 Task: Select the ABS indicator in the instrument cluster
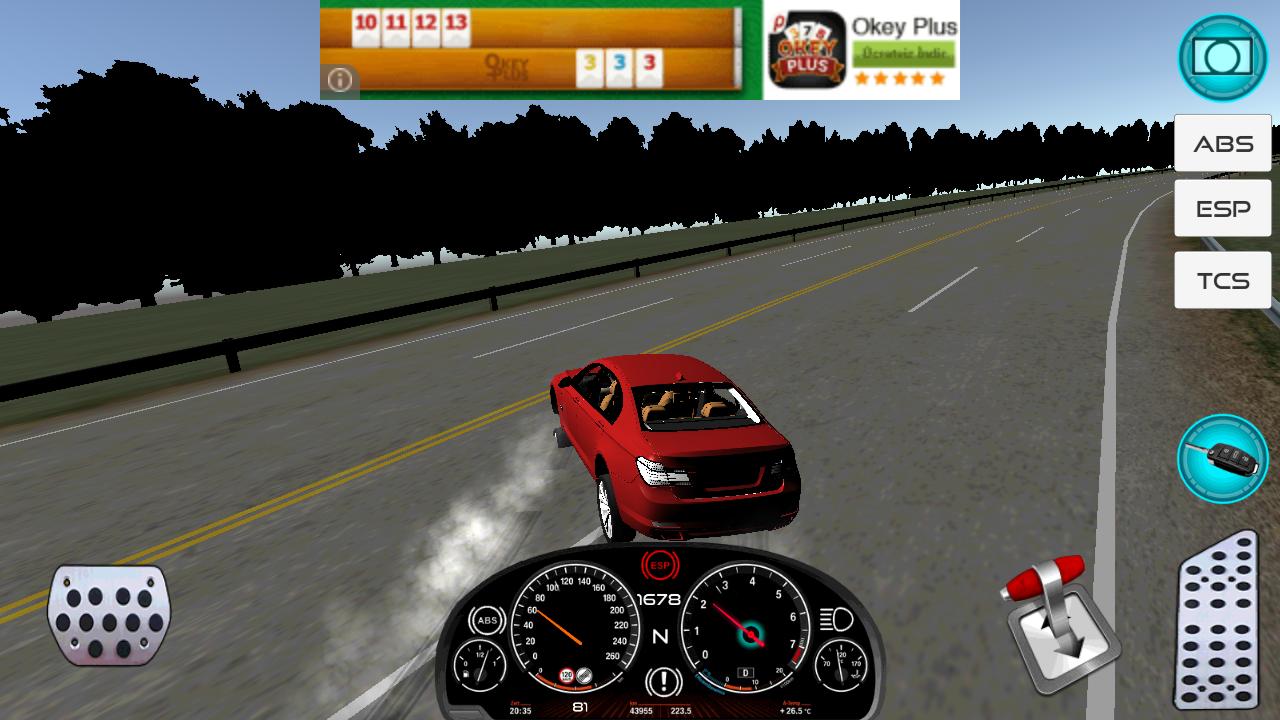click(488, 621)
